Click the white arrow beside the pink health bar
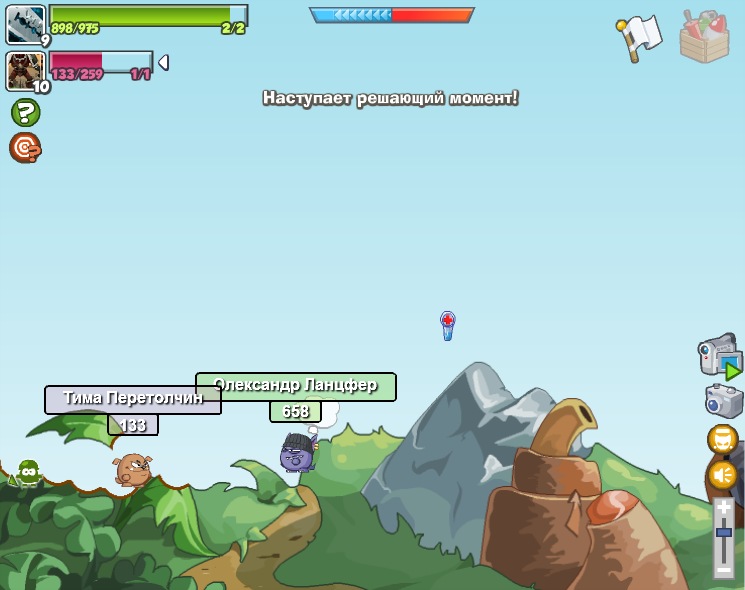Image resolution: width=745 pixels, height=590 pixels. 163,62
